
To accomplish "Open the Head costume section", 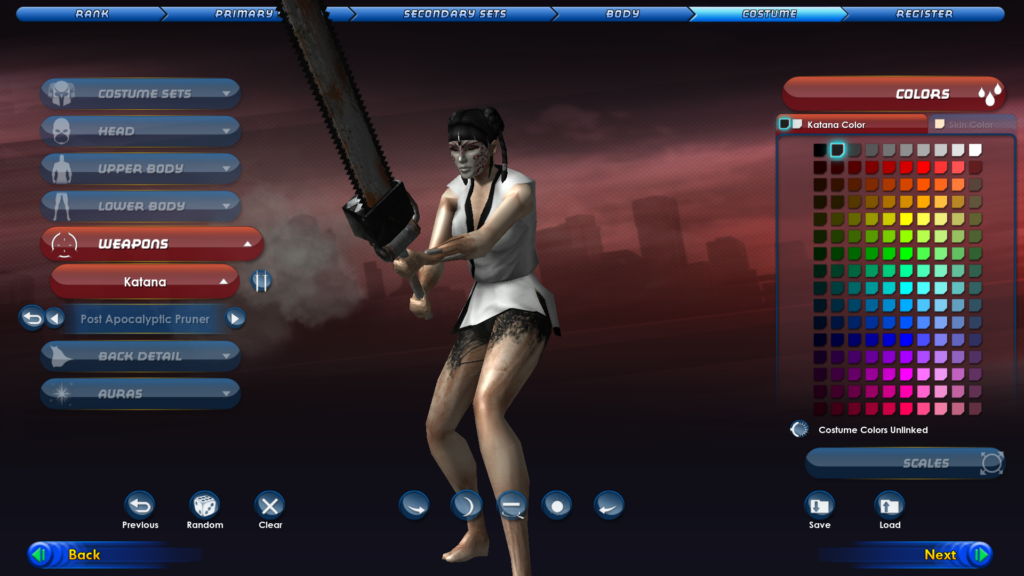I will click(141, 131).
